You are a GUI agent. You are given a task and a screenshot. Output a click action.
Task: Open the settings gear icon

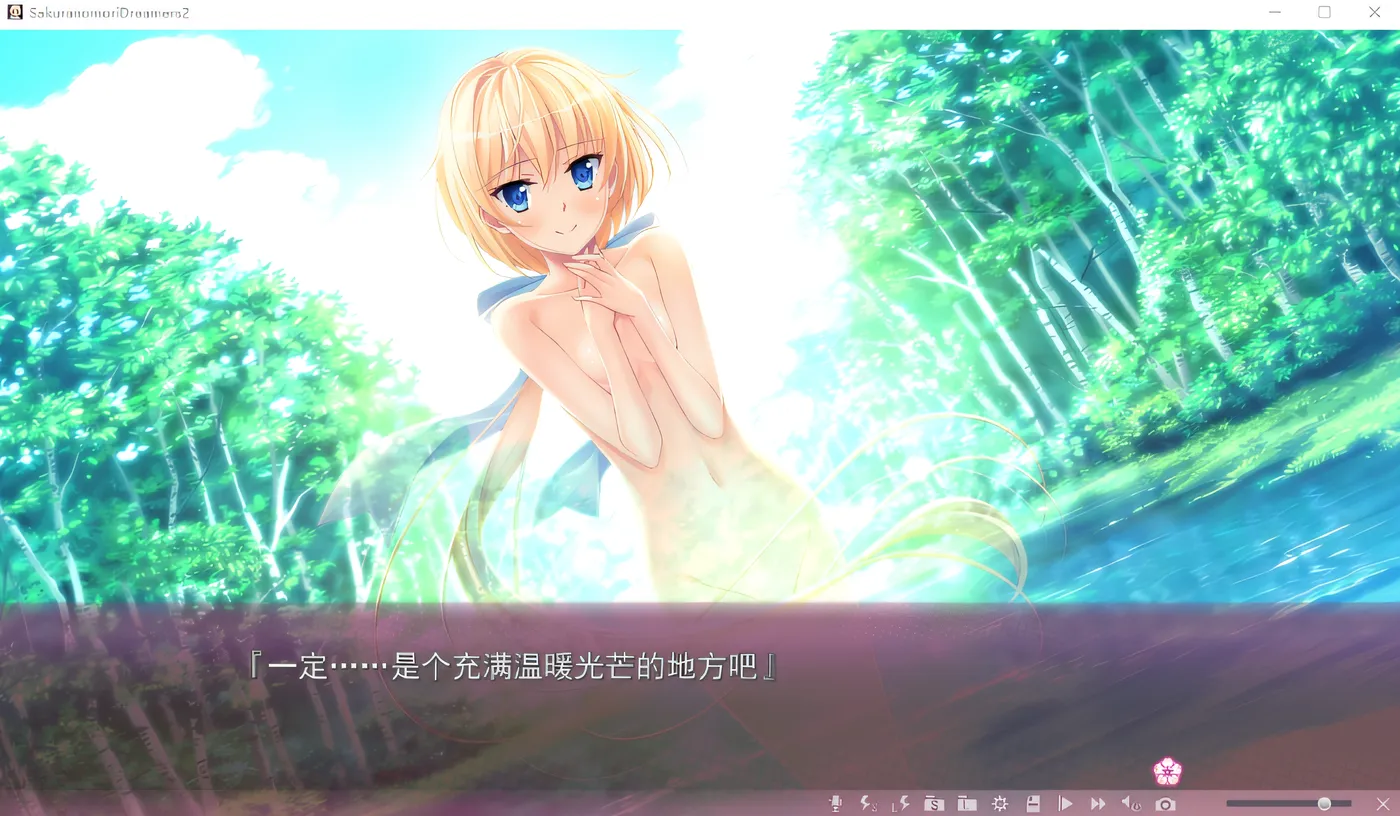point(1000,803)
